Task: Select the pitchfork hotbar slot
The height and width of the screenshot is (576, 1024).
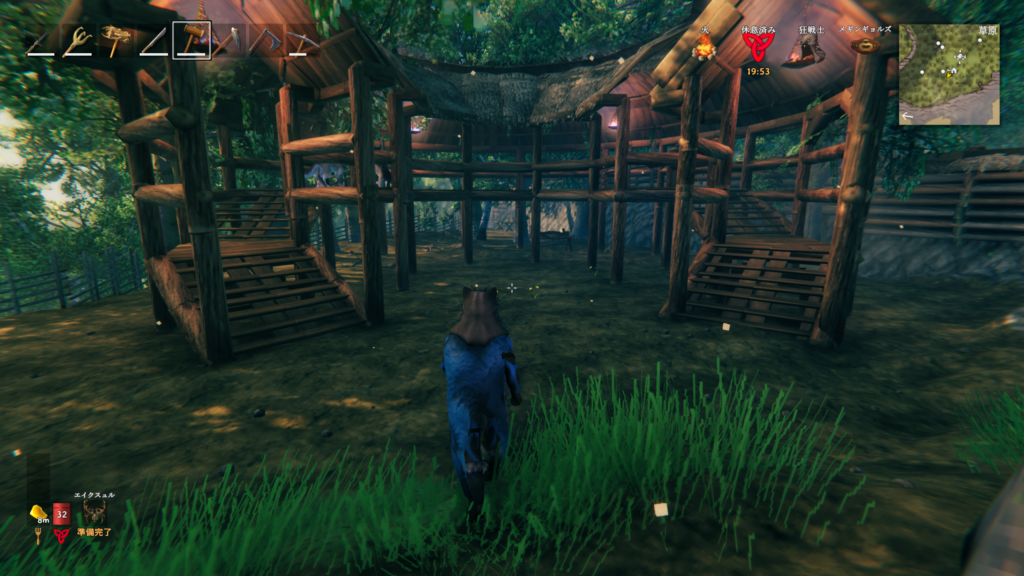Action: pos(77,41)
